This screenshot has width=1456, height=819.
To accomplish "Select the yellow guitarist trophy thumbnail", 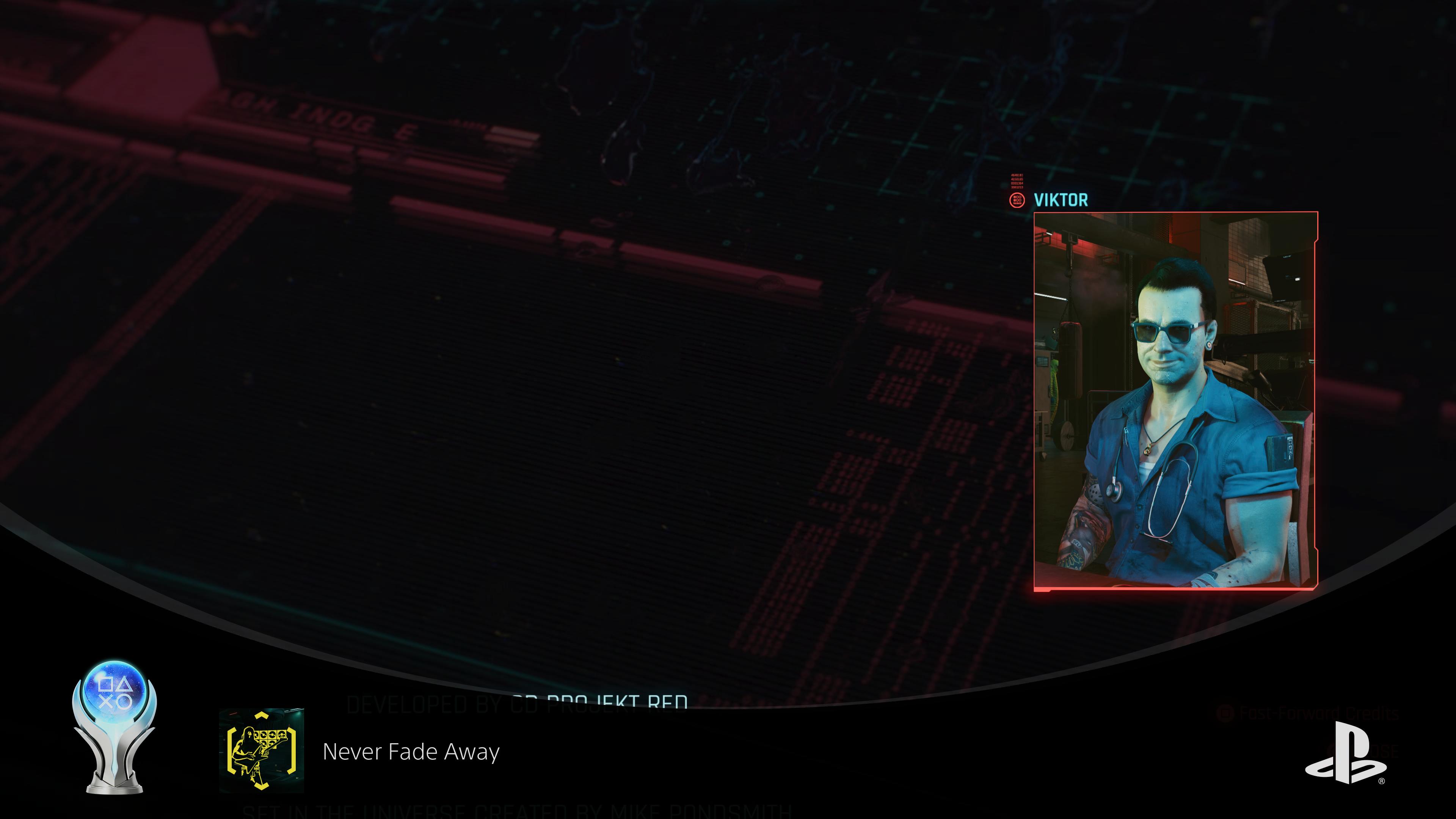I will click(x=262, y=750).
